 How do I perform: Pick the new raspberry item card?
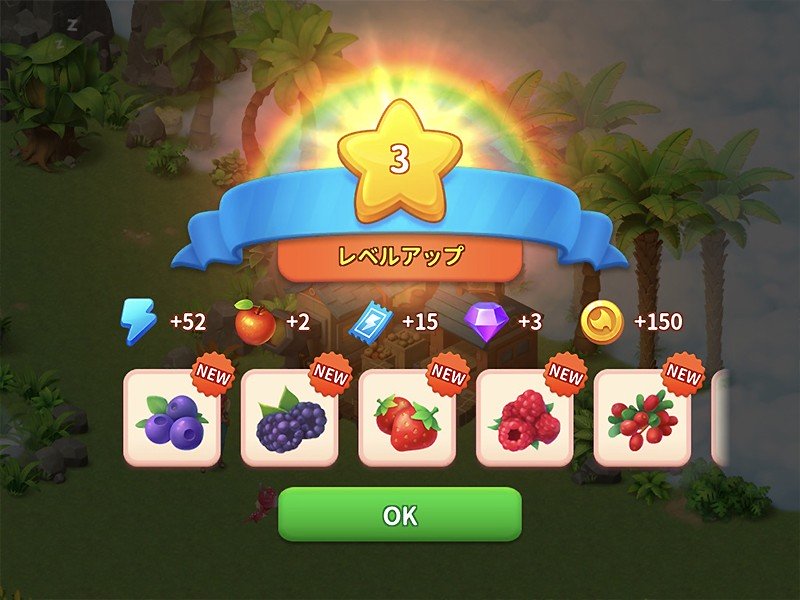(x=524, y=418)
